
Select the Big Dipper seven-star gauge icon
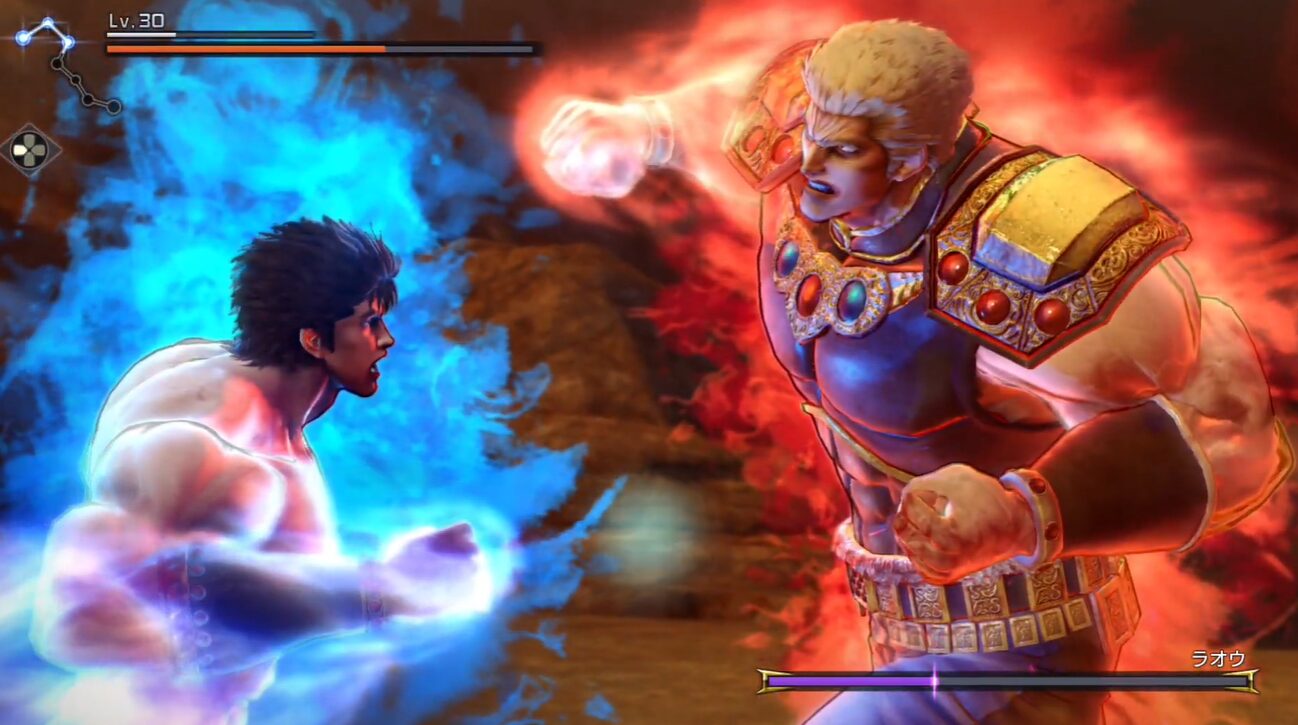pyautogui.click(x=66, y=64)
